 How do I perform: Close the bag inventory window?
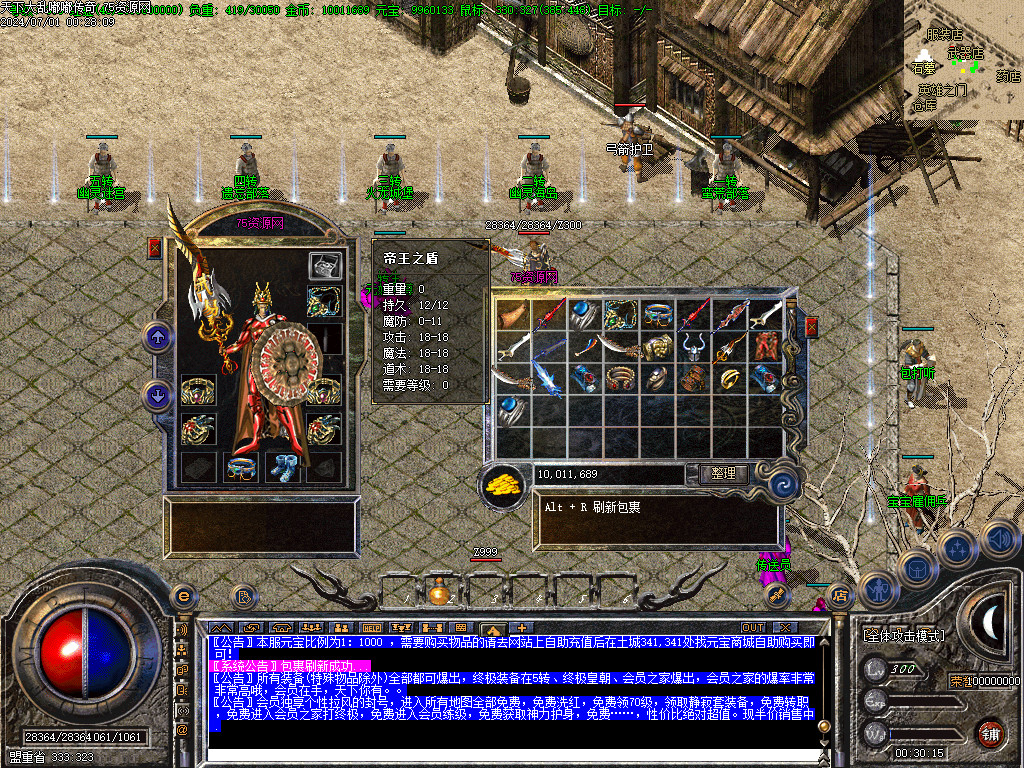coord(812,327)
